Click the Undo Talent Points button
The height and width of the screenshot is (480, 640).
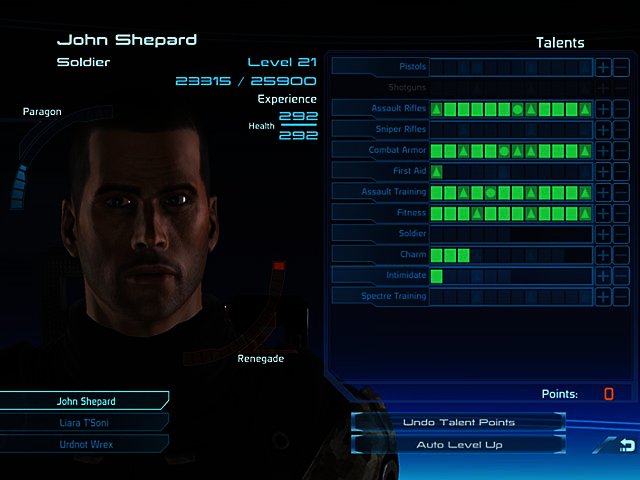pyautogui.click(x=458, y=422)
